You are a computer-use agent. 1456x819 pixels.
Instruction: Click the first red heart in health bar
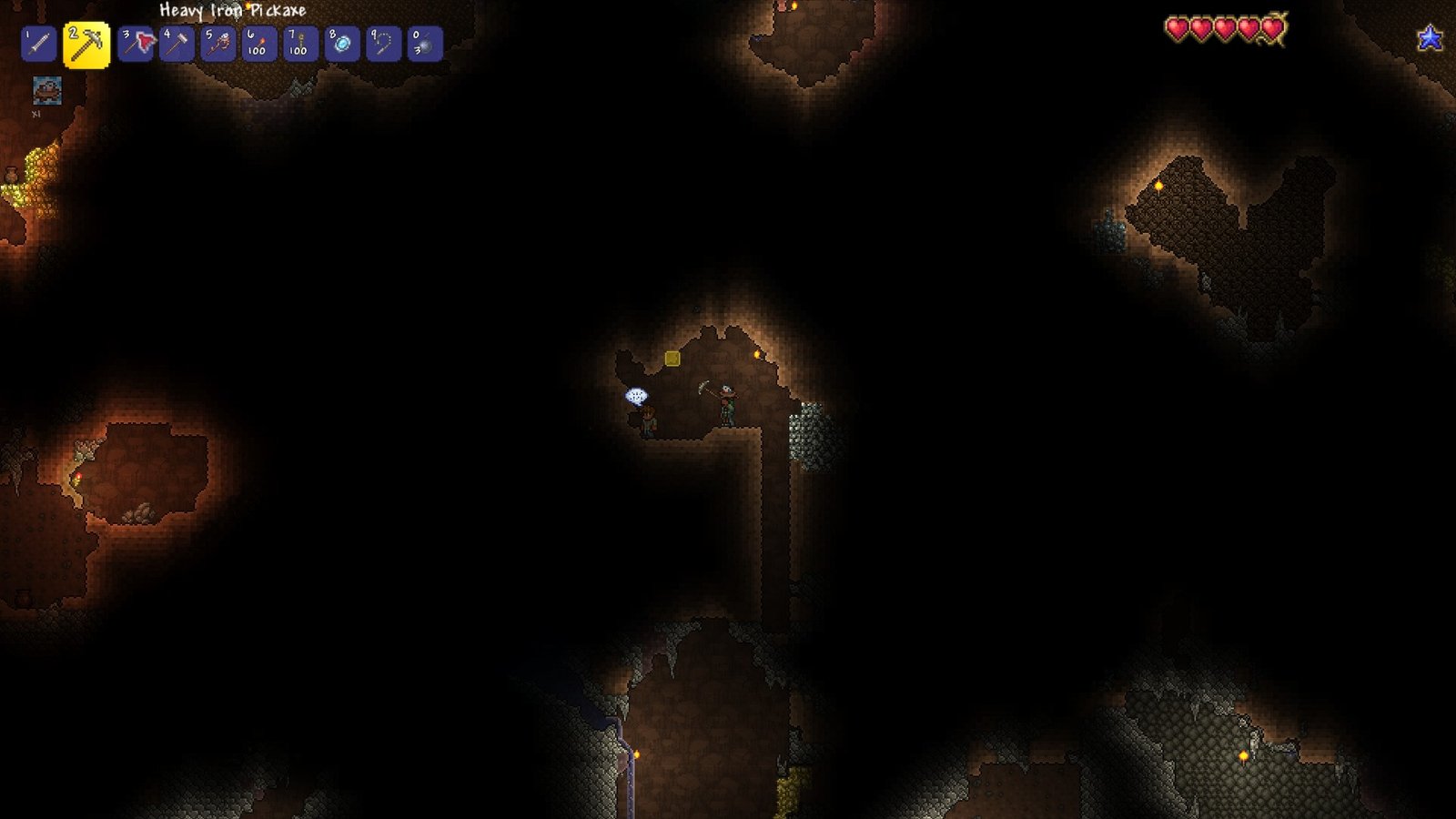tap(1178, 28)
